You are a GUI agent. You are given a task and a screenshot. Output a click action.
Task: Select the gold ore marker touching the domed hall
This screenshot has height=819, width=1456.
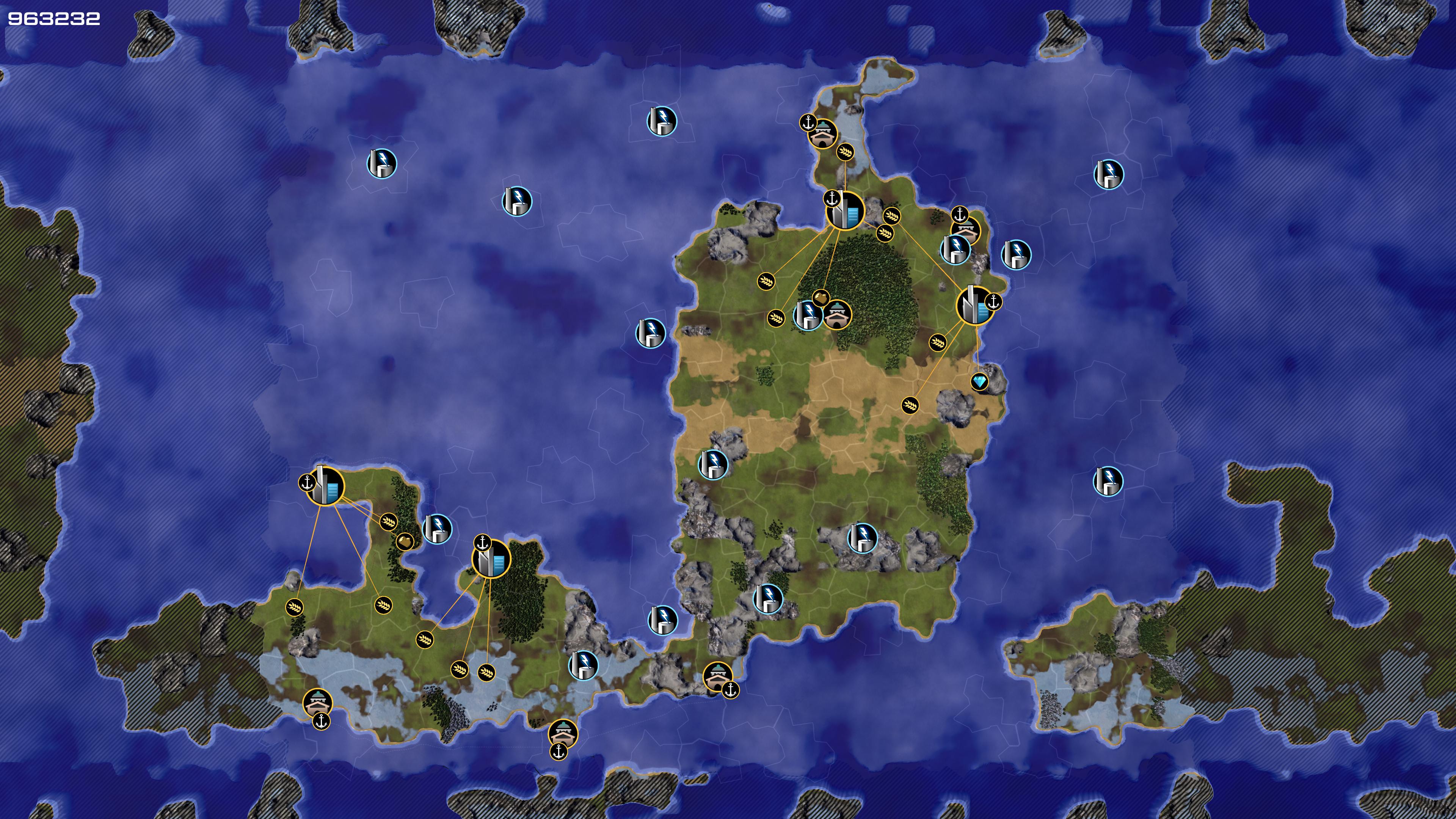click(x=820, y=297)
